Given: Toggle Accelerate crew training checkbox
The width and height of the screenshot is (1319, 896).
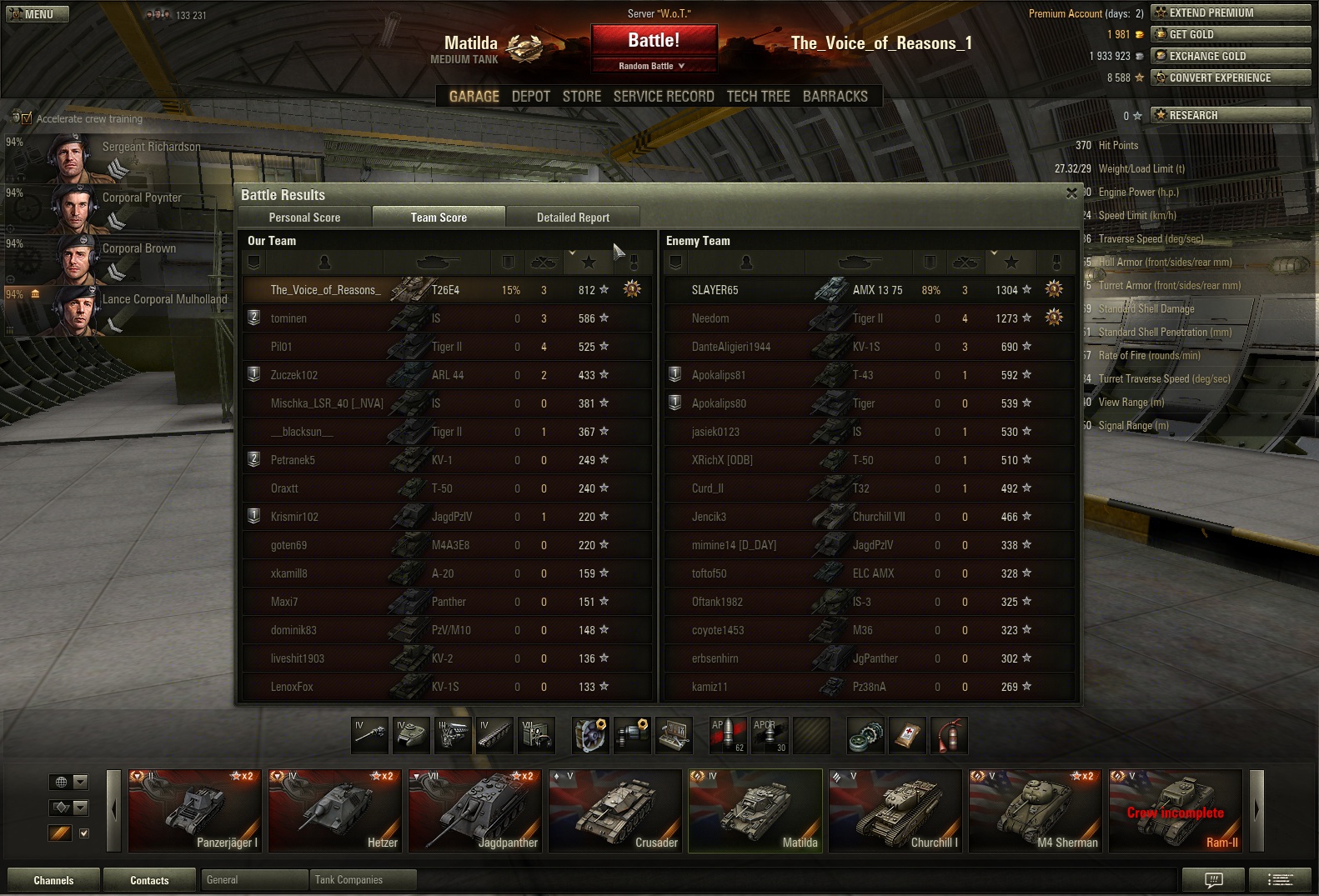Looking at the screenshot, I should [27, 118].
